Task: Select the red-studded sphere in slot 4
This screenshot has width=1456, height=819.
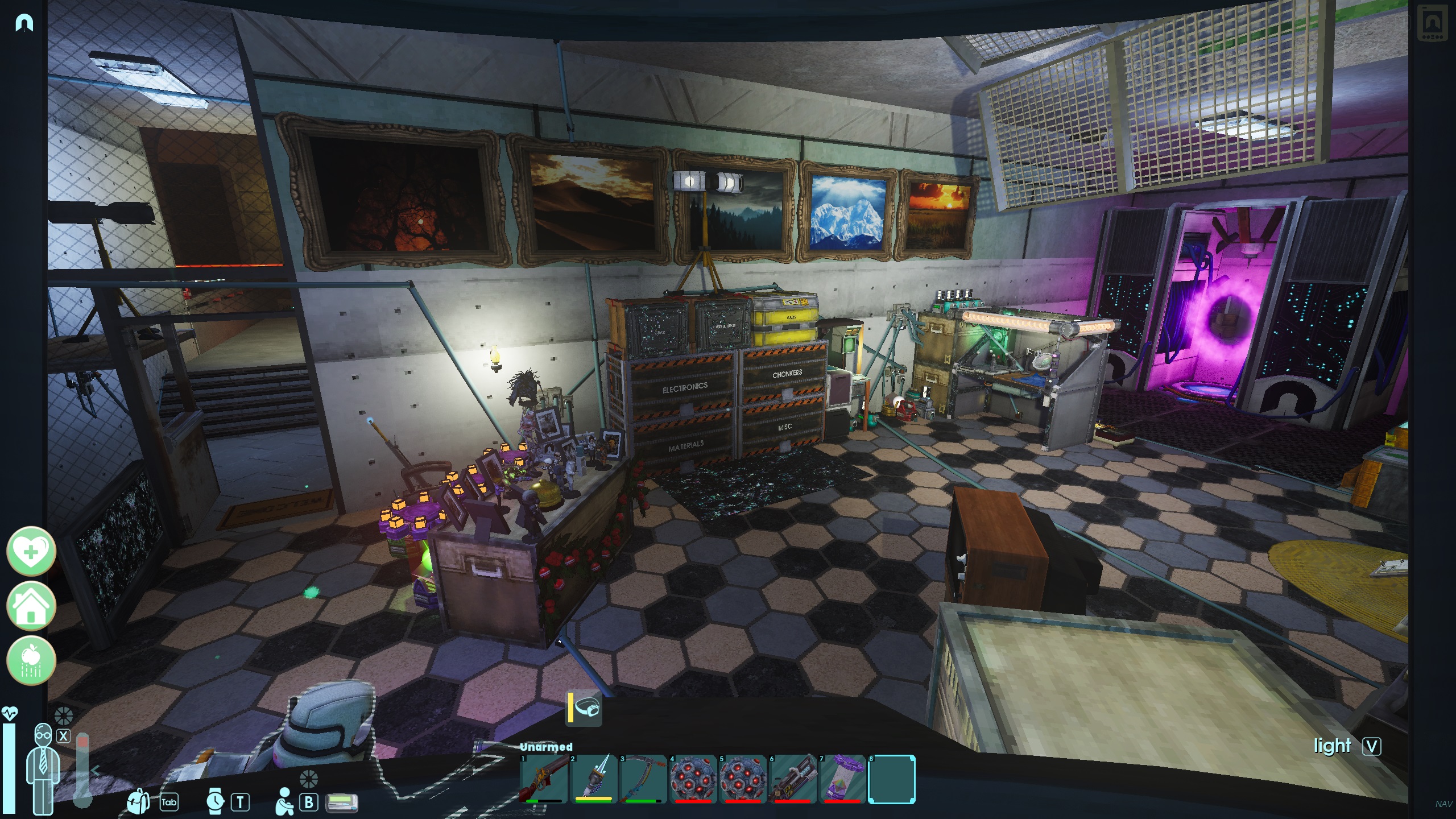Action: click(692, 778)
